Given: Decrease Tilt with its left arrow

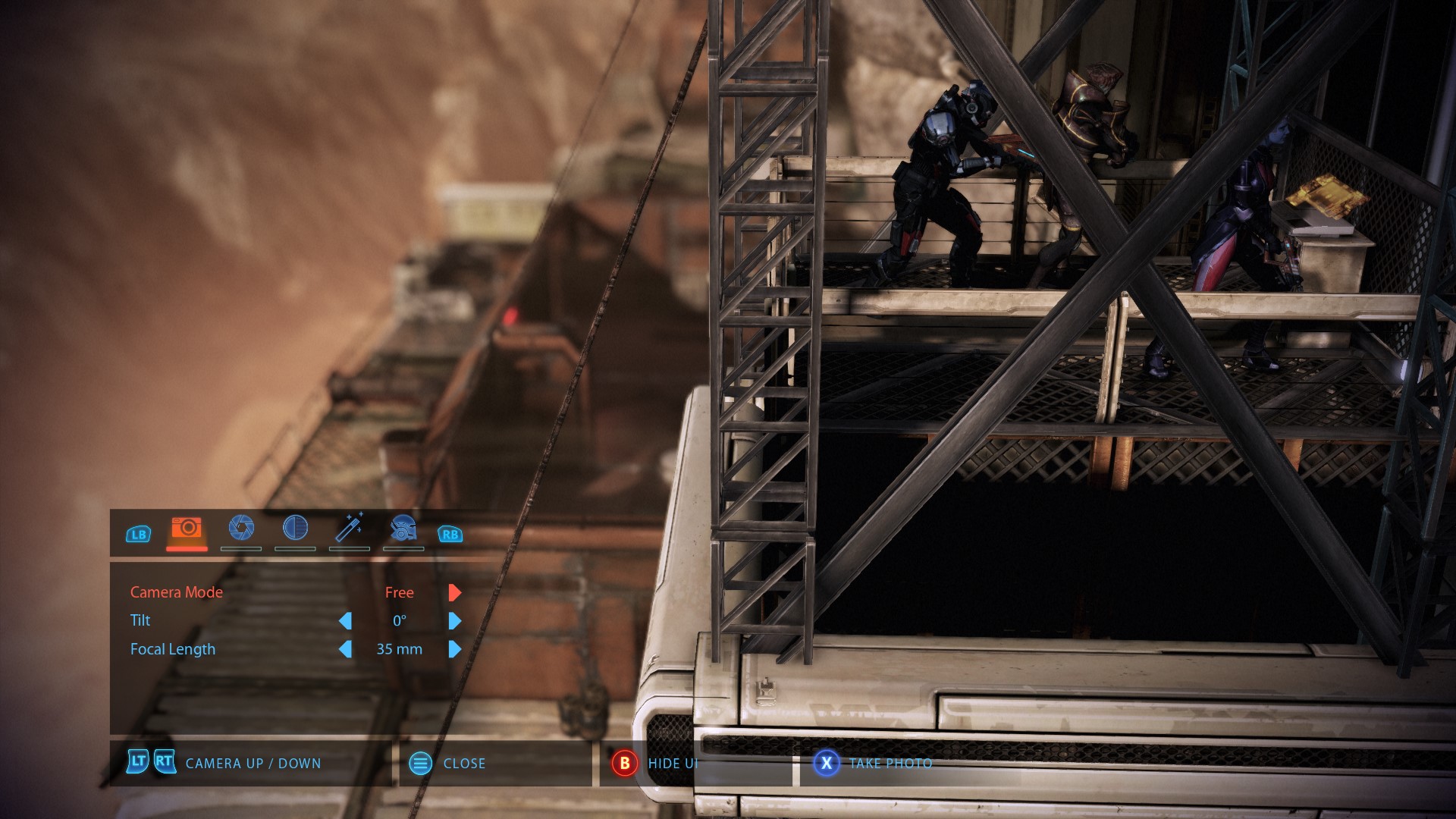Looking at the screenshot, I should pos(345,621).
